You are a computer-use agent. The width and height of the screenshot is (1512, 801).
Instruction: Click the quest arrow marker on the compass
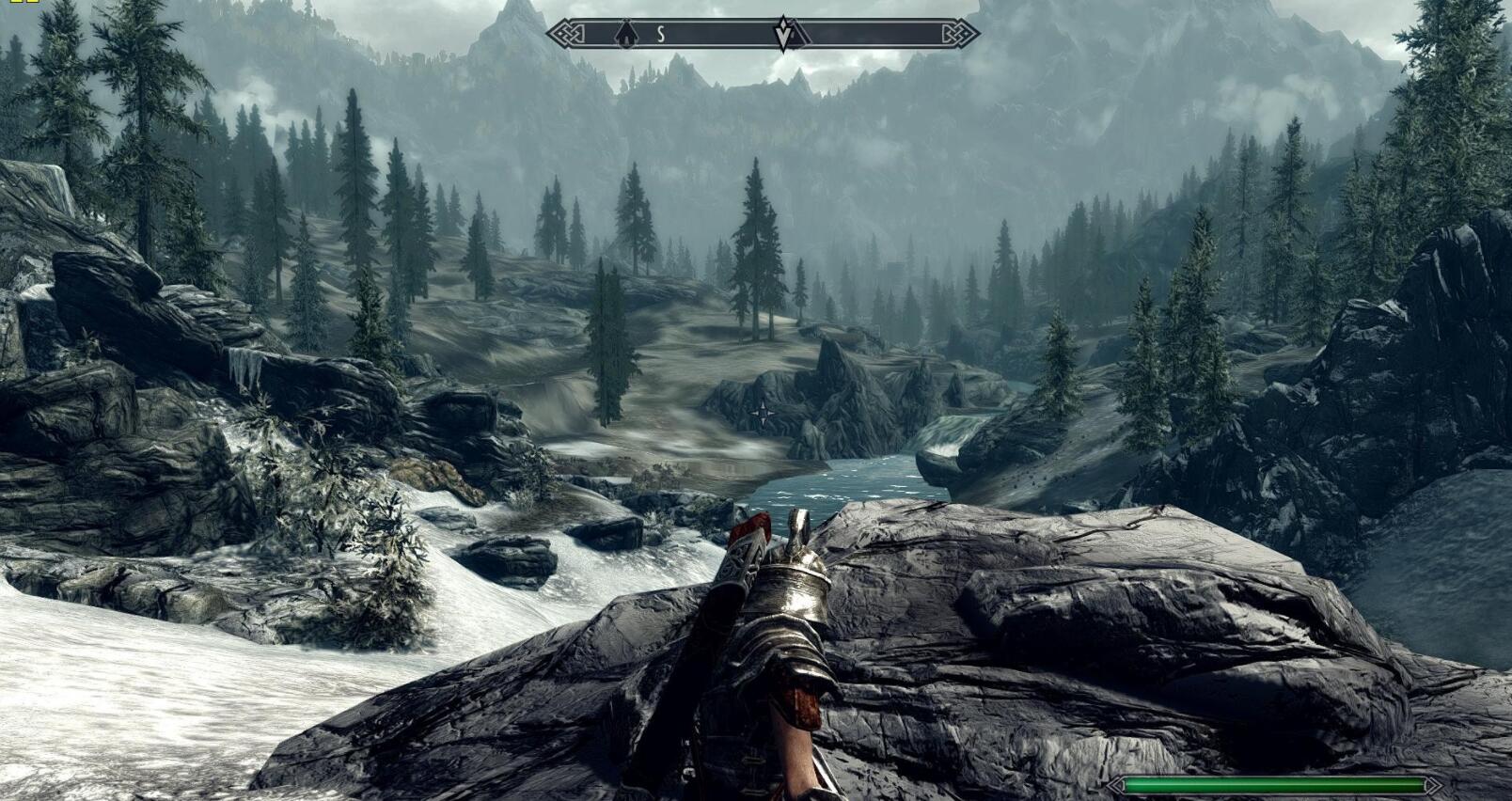click(784, 35)
